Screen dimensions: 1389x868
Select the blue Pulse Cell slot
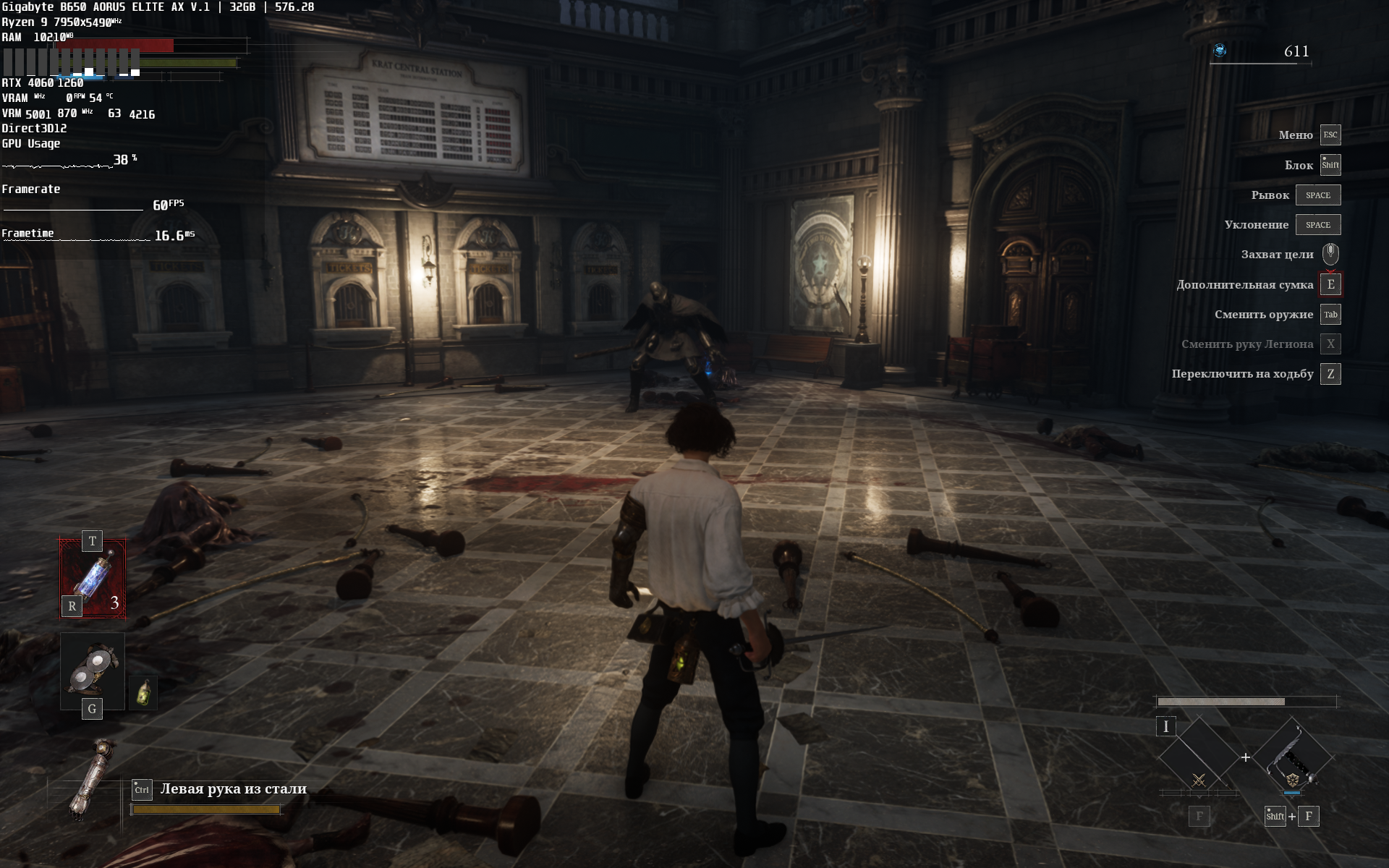click(93, 579)
